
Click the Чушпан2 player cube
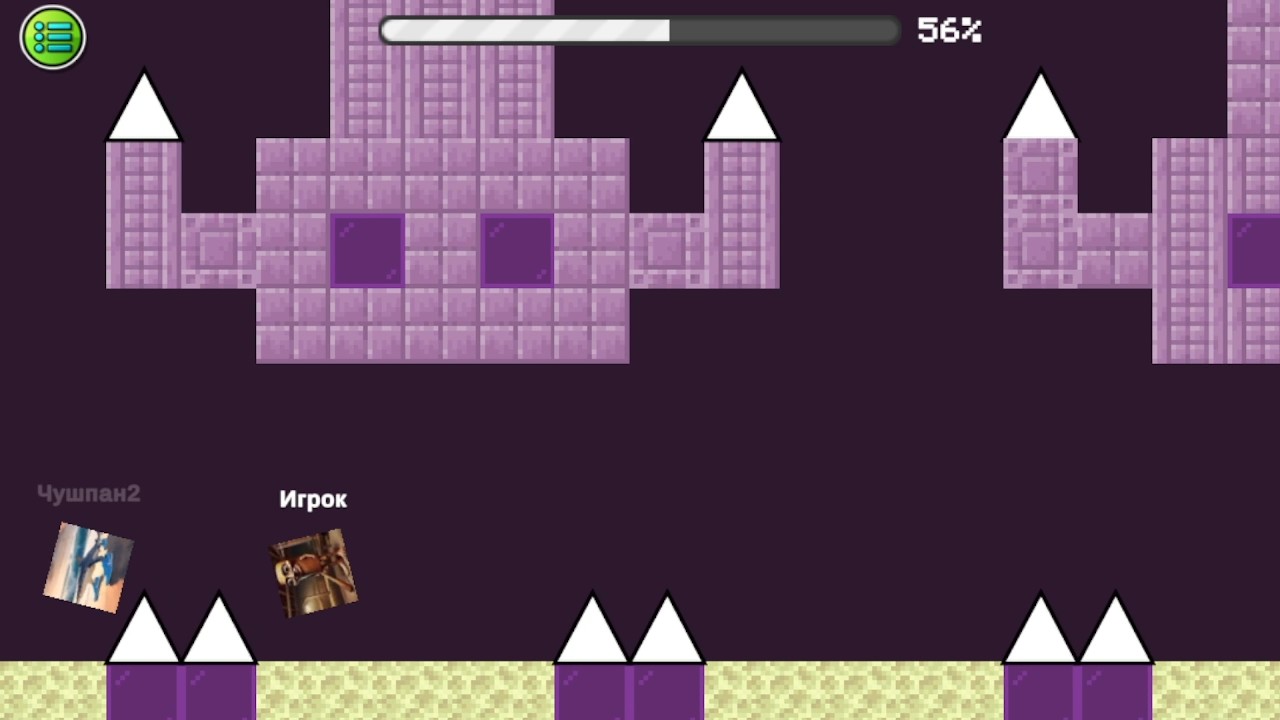click(x=87, y=568)
